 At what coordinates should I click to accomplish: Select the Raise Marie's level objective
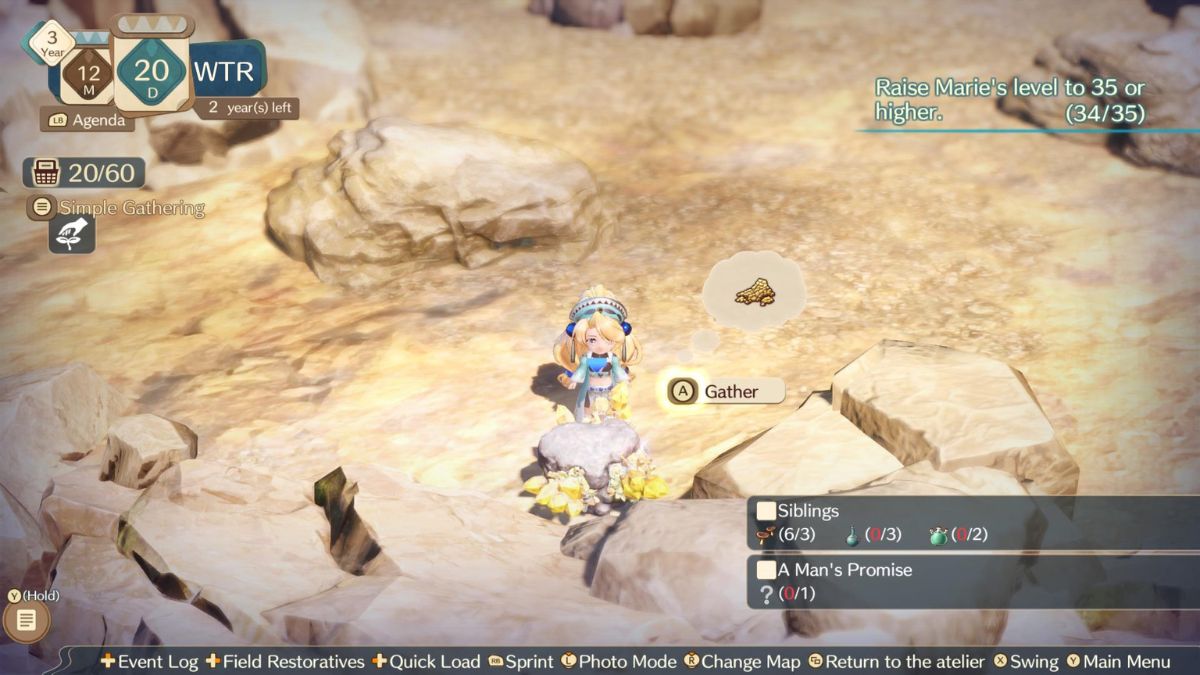pos(1010,100)
